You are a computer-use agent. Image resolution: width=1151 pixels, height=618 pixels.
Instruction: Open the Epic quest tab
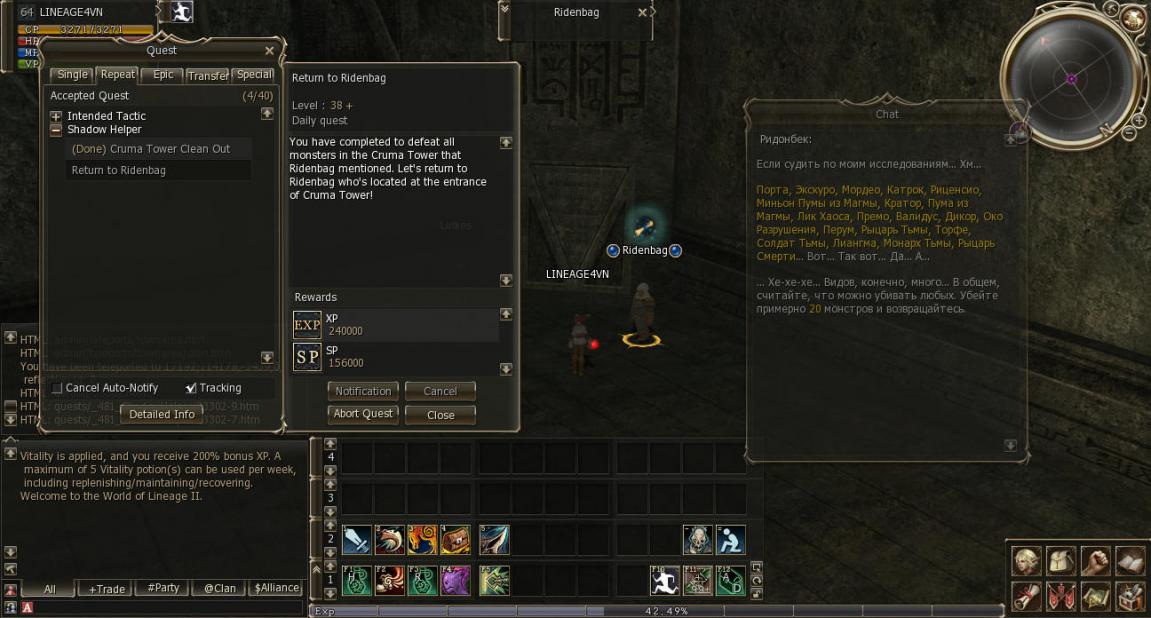coord(163,75)
